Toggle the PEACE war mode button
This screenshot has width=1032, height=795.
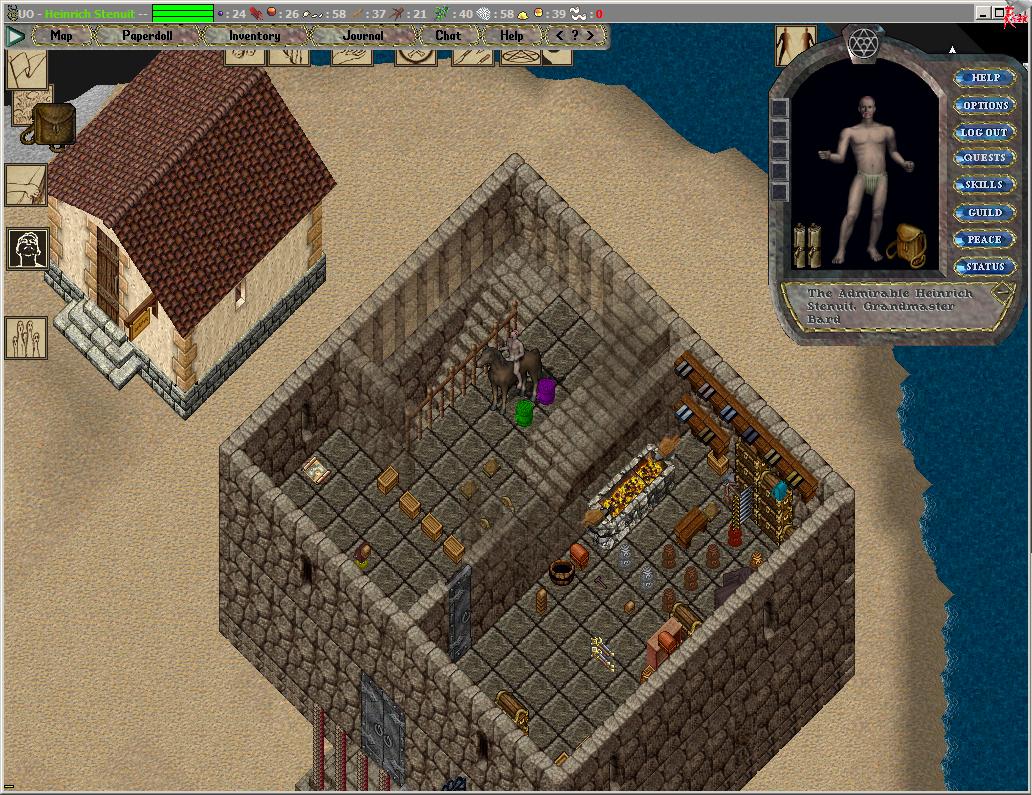pos(984,240)
